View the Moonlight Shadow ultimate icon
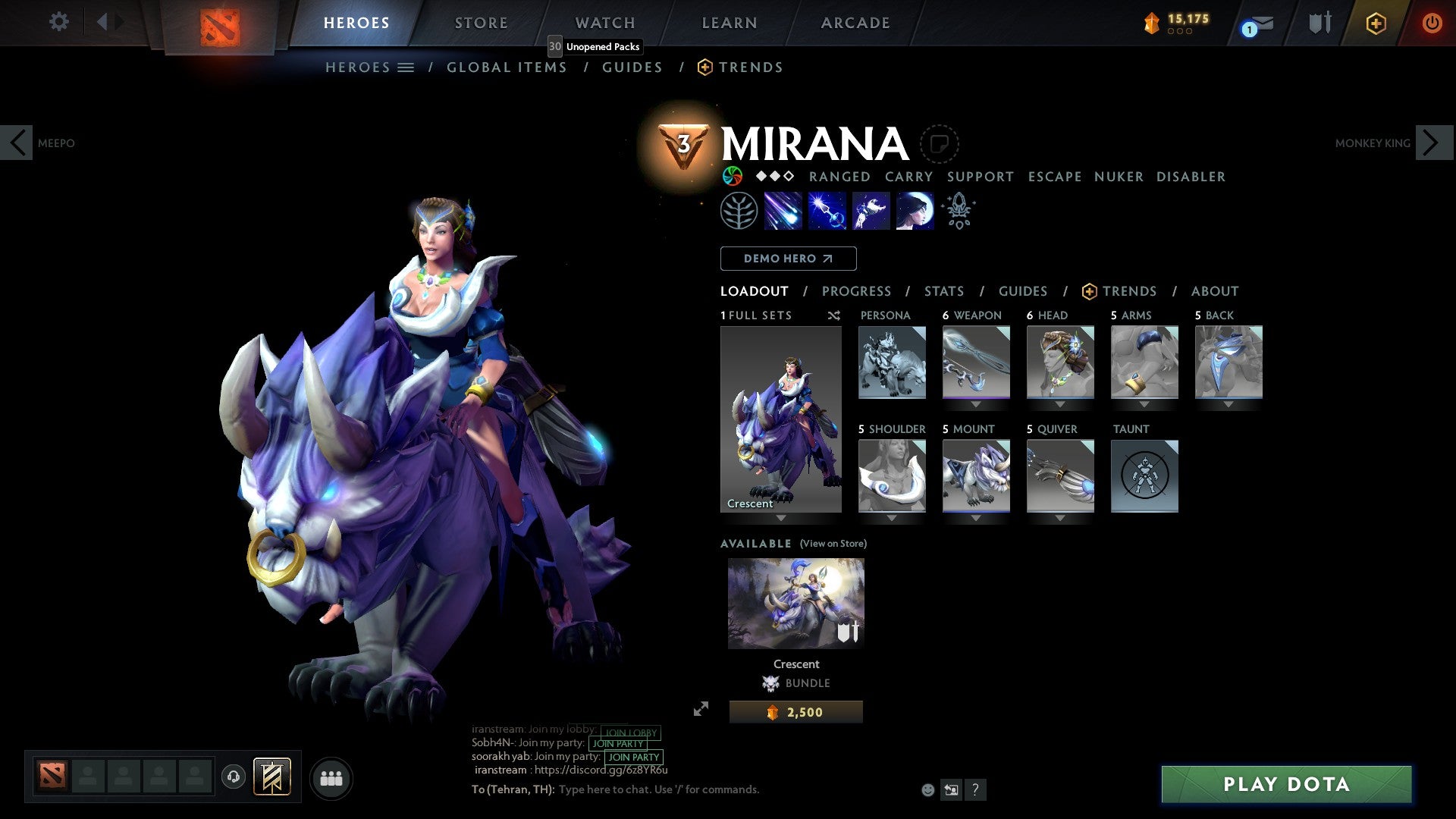The width and height of the screenshot is (1456, 819). coord(914,211)
